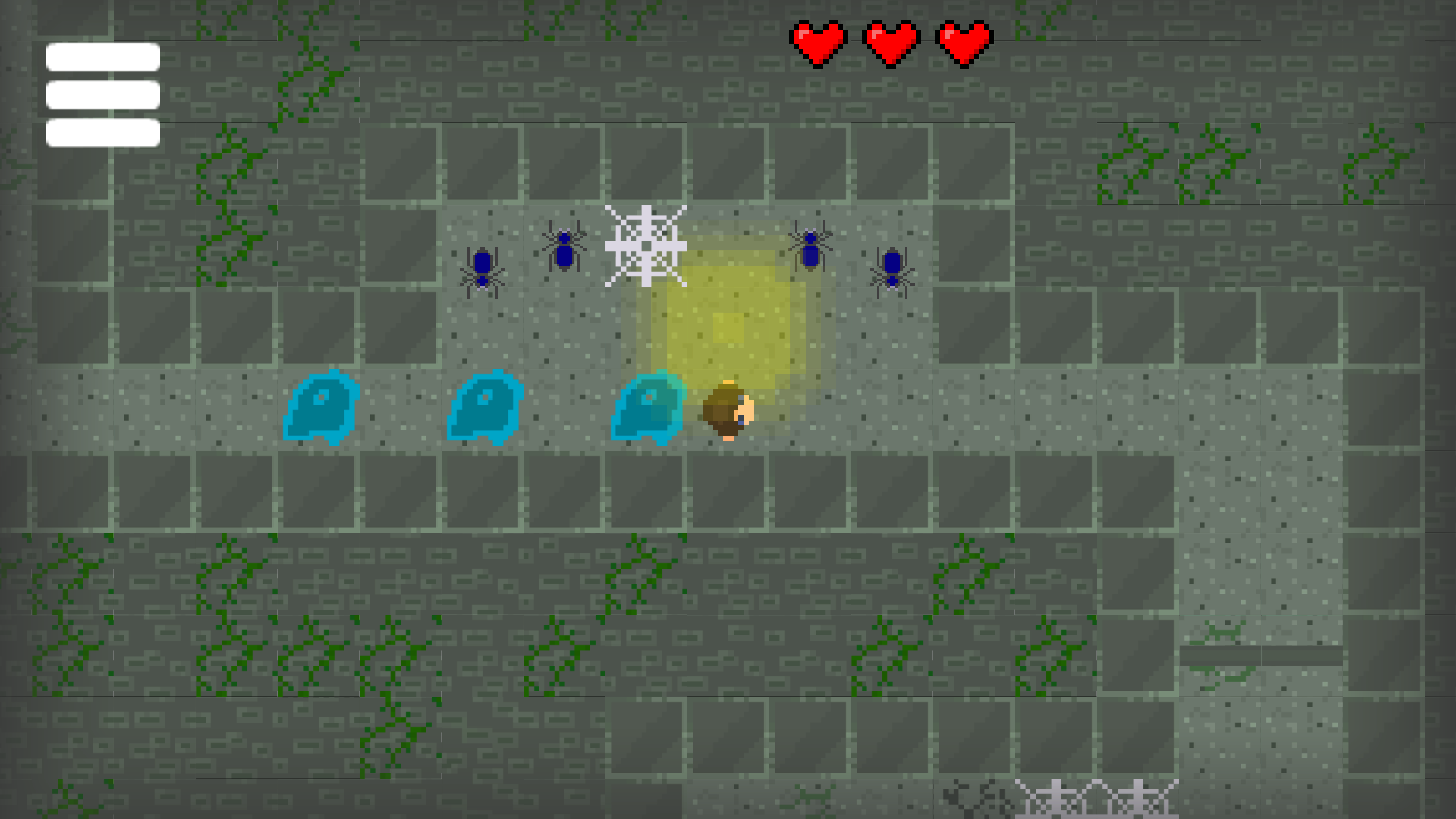Click the large spider web near the spiders
The image size is (1456, 819).
[x=646, y=247]
